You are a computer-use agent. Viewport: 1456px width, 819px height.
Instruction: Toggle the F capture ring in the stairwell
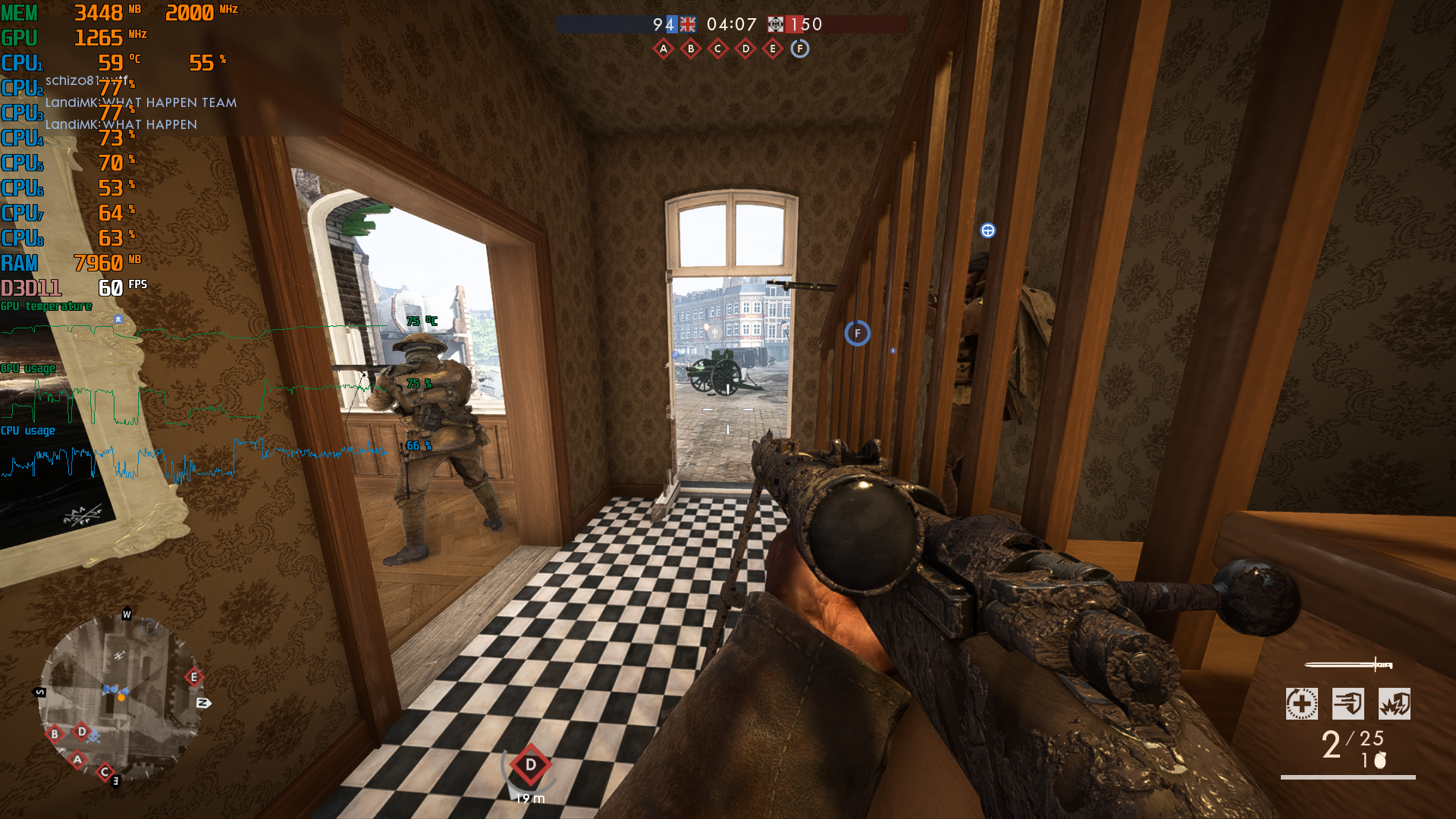(857, 334)
